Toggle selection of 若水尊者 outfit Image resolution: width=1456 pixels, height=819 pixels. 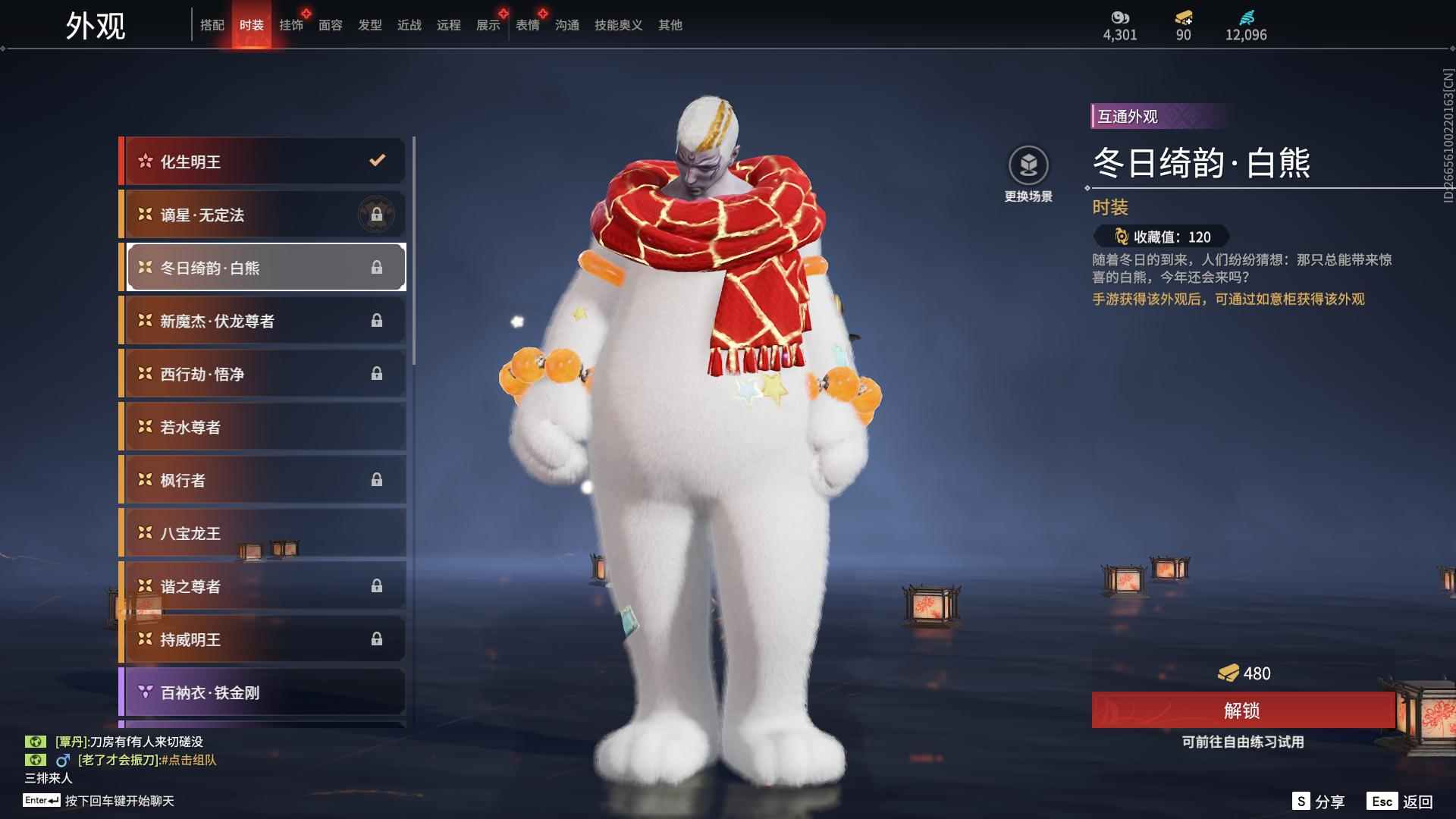[262, 427]
